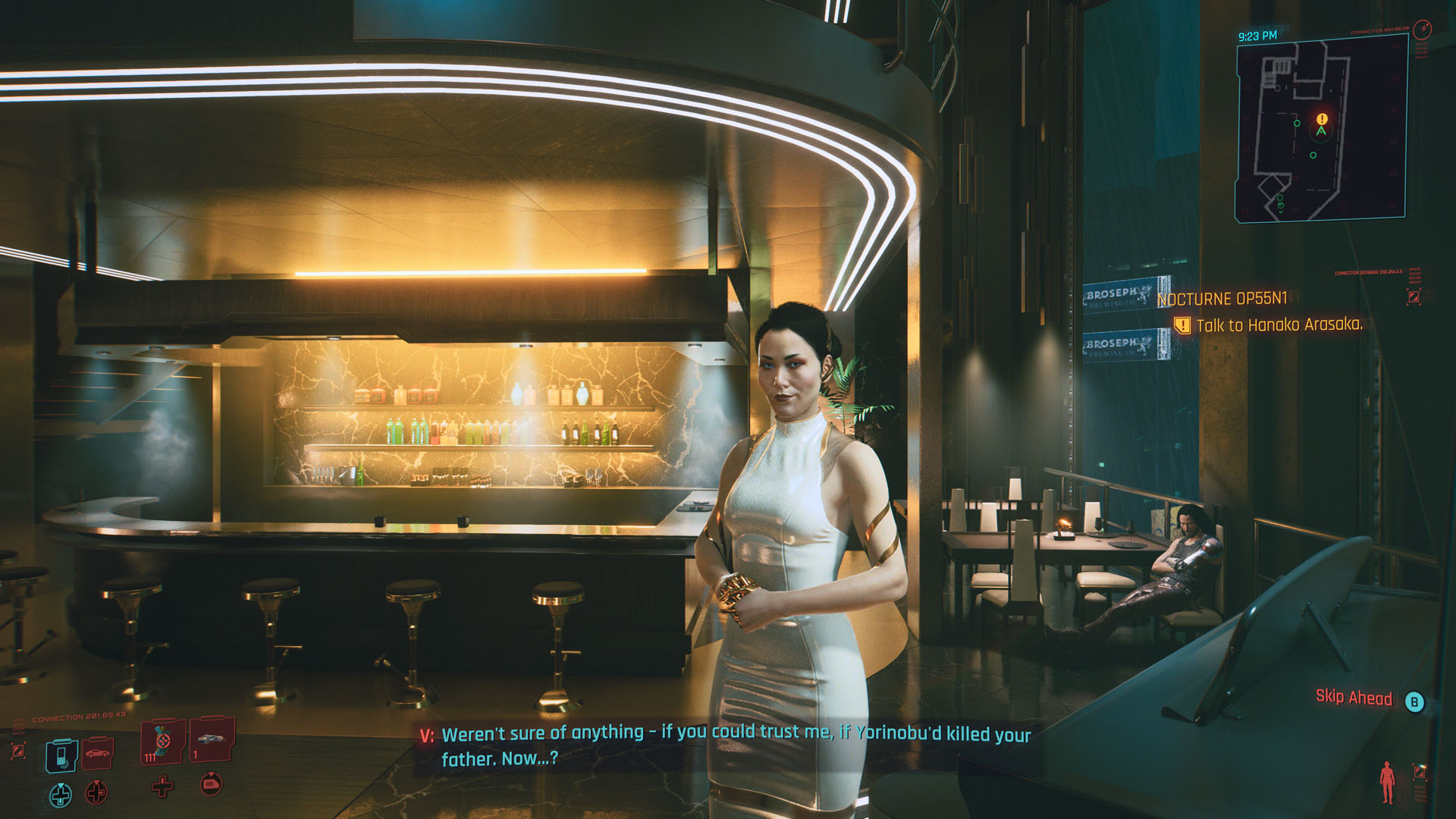Select the yellow quest marker on minimap
Screen dimensions: 1456x819
(x=1322, y=119)
